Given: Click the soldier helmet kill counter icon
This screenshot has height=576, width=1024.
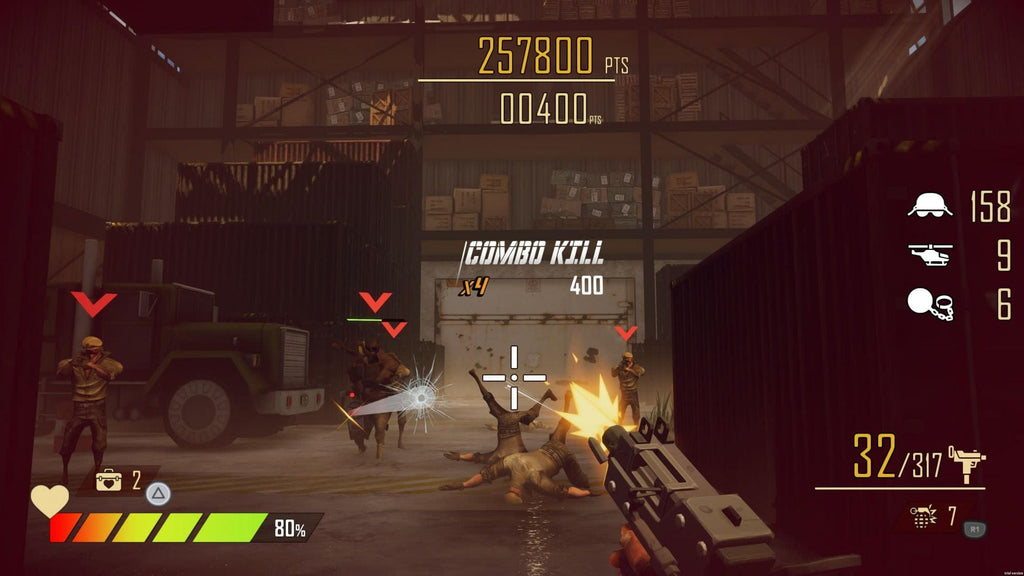Looking at the screenshot, I should [929, 206].
